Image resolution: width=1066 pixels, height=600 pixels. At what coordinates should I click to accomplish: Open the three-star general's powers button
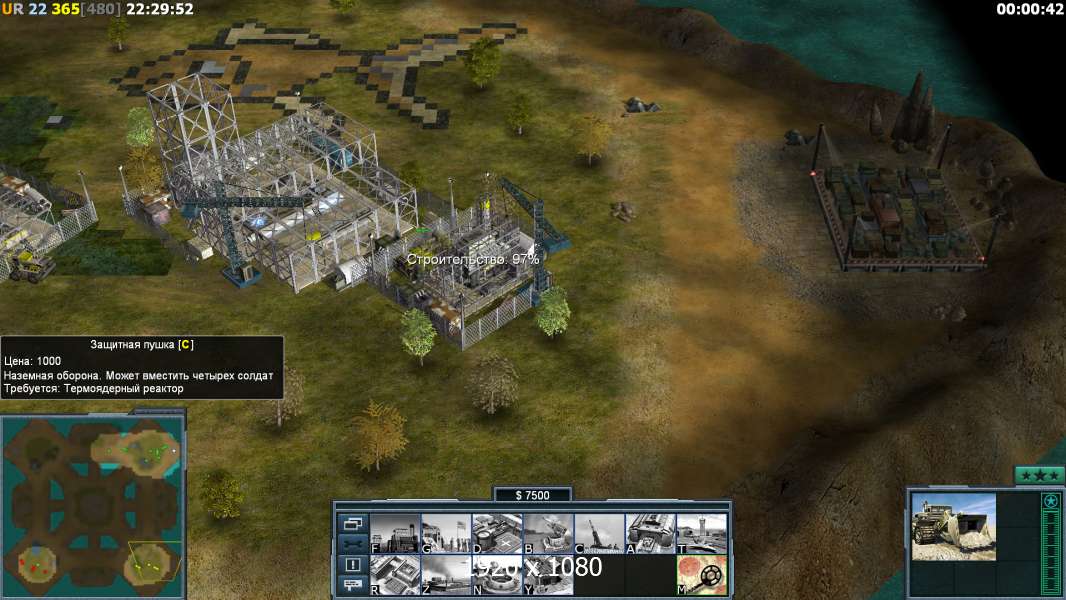point(1039,475)
